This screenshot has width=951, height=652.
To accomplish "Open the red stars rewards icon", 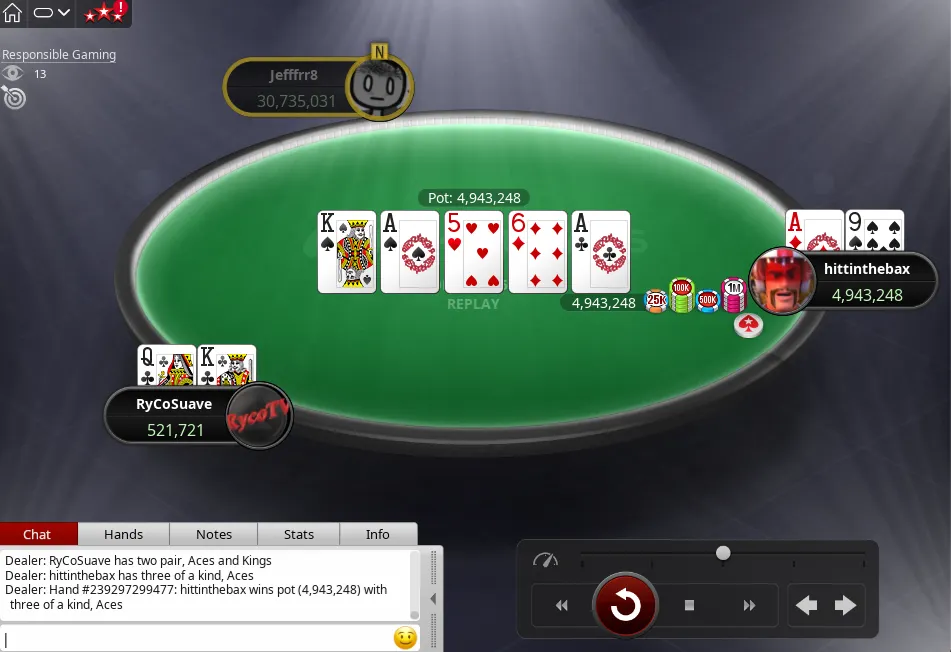I will tap(105, 13).
